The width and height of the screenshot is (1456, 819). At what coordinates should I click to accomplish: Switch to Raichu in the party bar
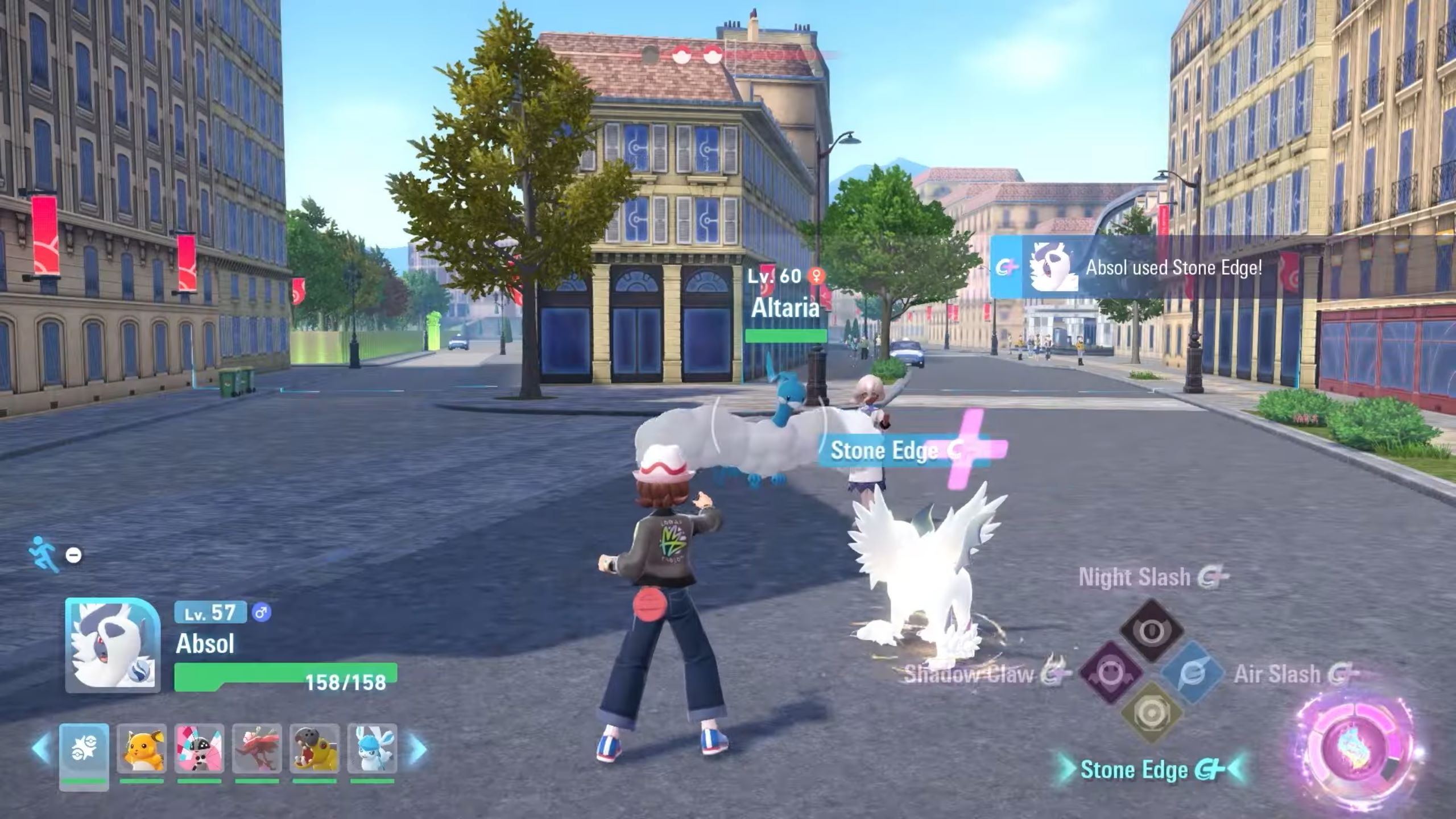[x=142, y=750]
